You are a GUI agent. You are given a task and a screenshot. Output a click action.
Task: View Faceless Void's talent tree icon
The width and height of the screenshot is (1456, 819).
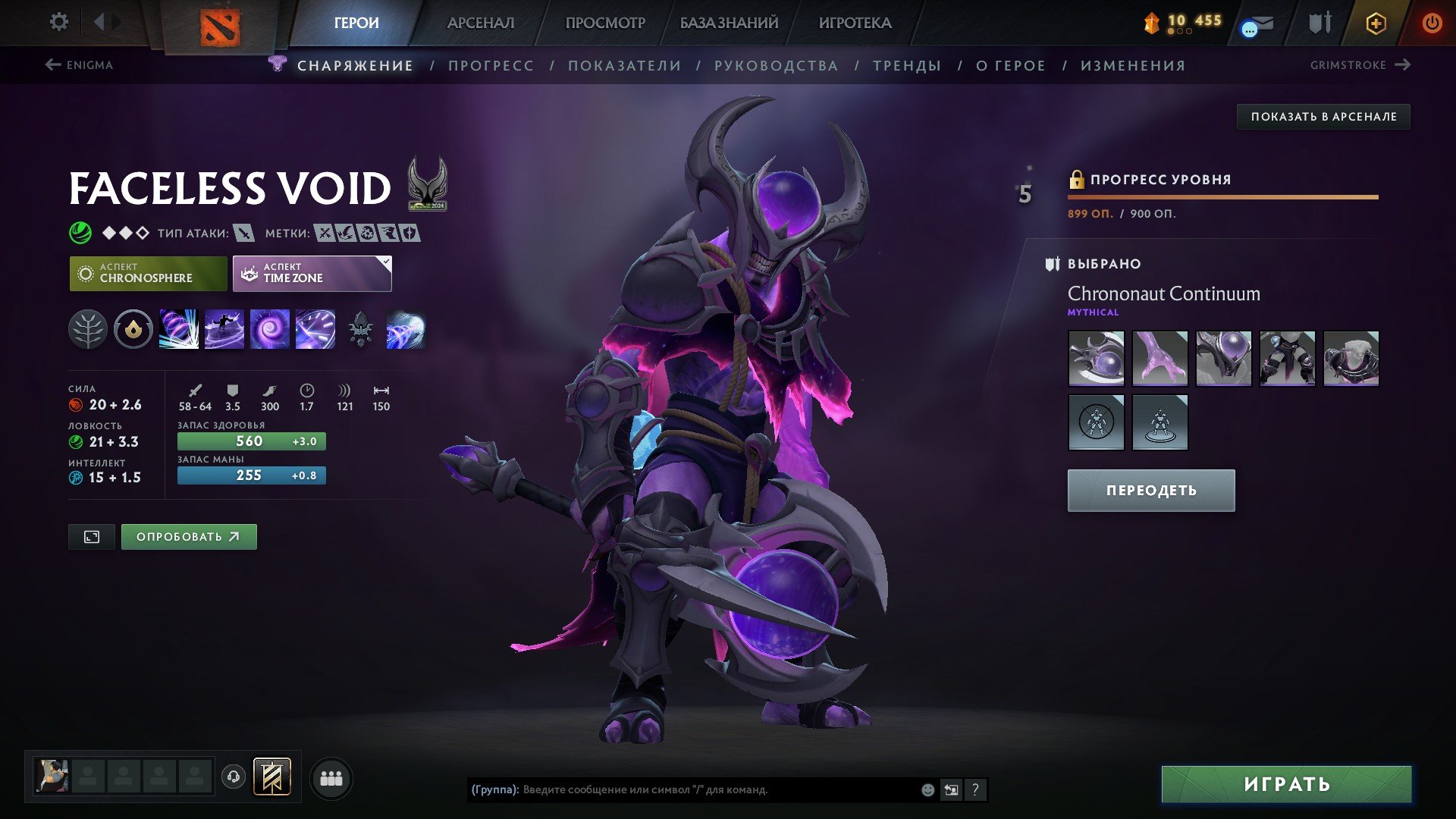pyautogui.click(x=88, y=330)
